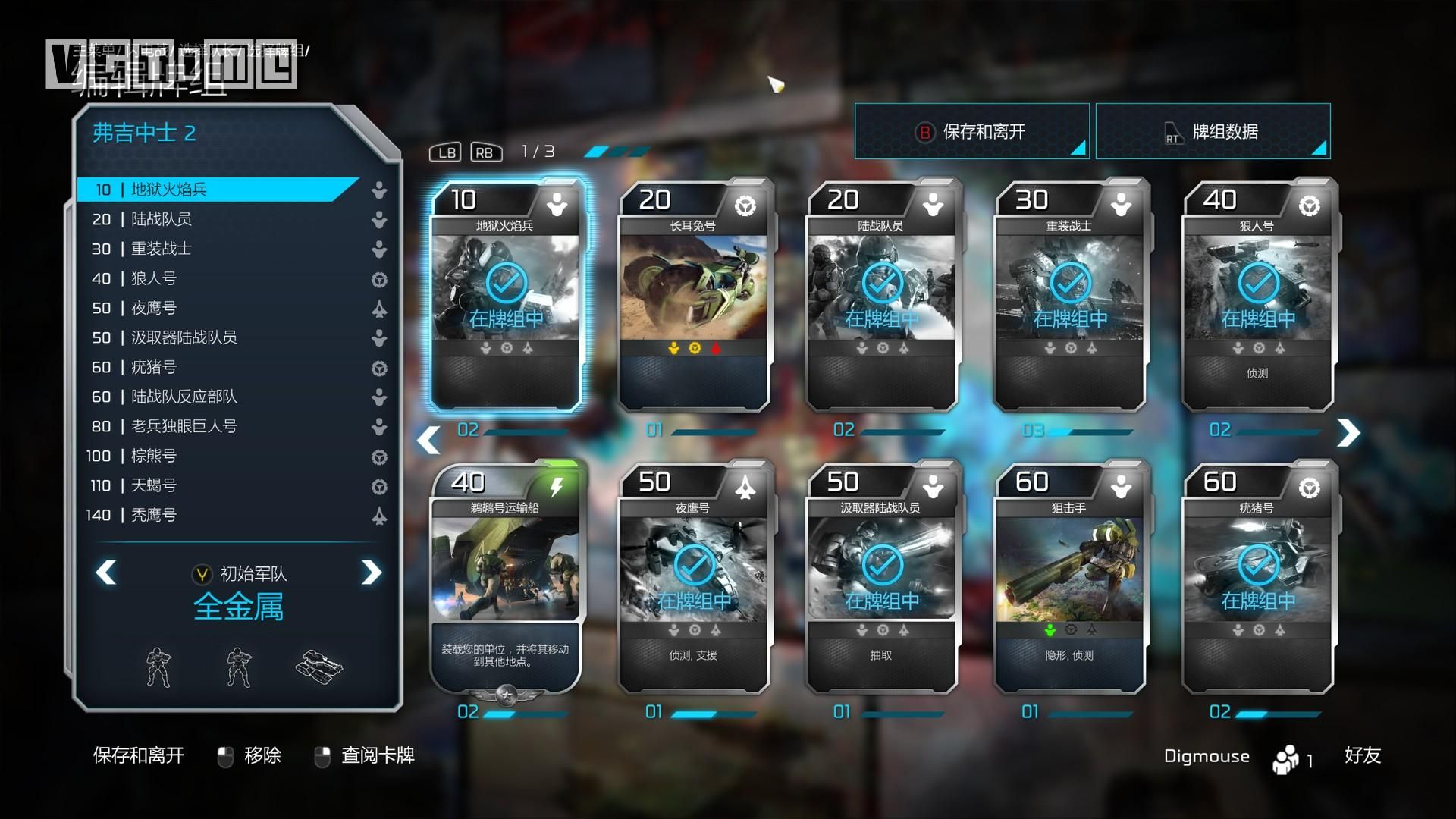Switch to next starting army

371,573
